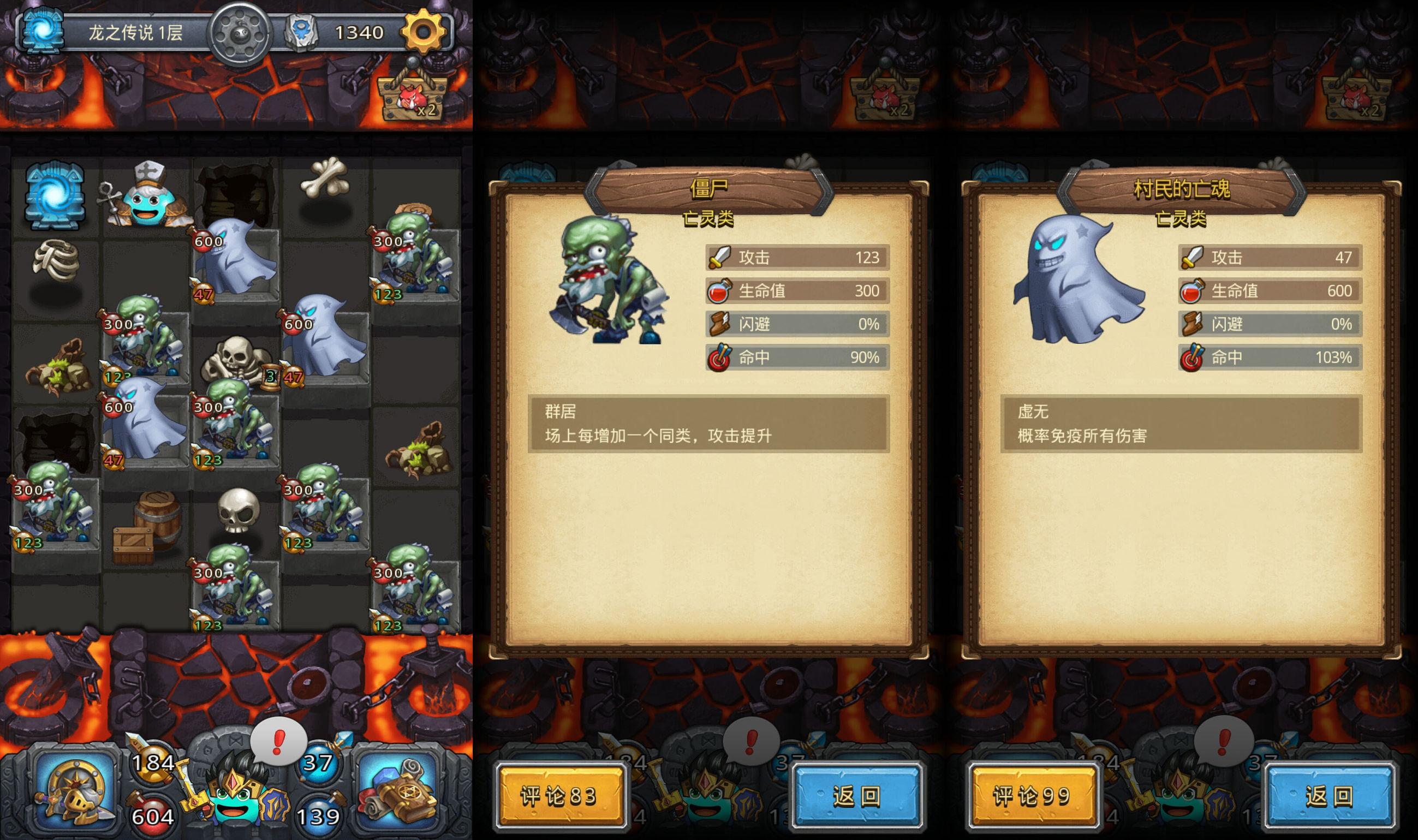Click 返回 on the 村民的亡魂 info panel
Viewport: 1418px width, 840px height.
click(1328, 796)
